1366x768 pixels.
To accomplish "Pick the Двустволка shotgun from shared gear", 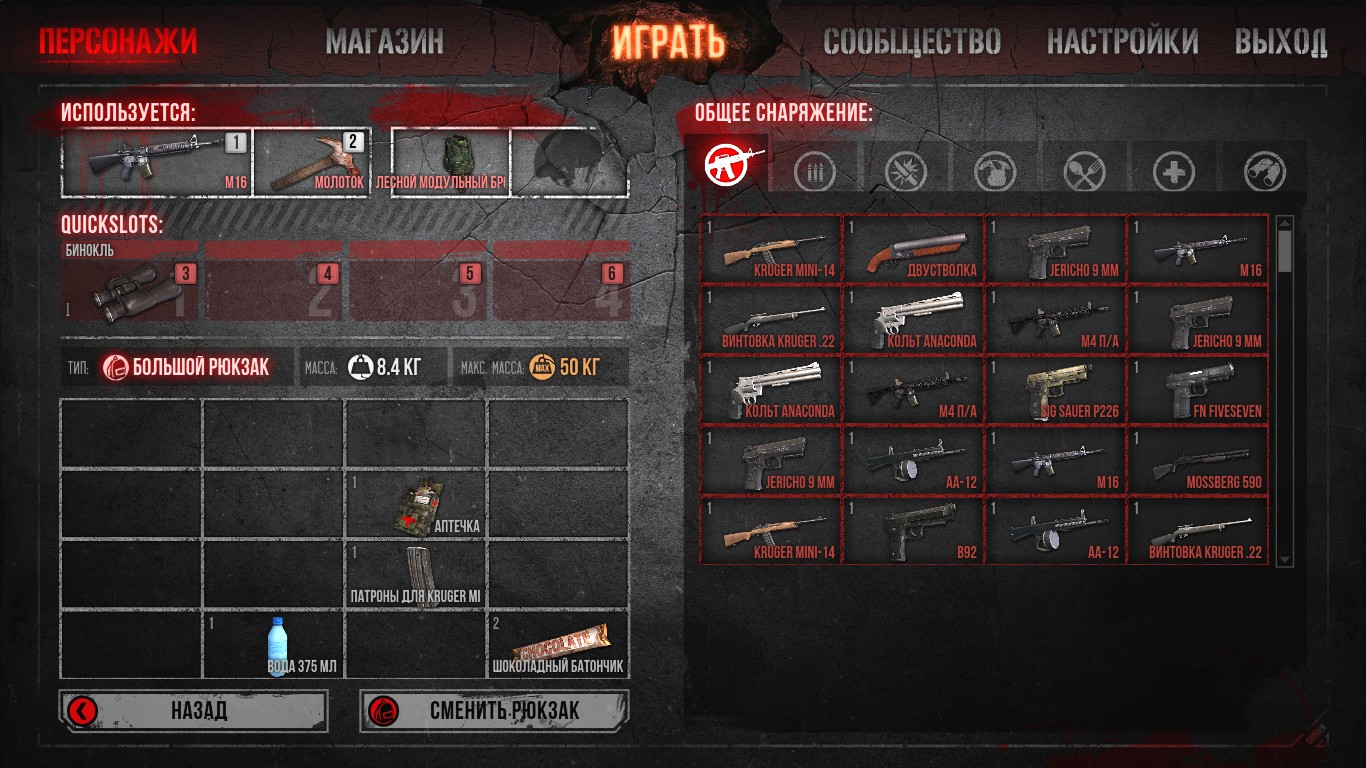I will pos(913,248).
